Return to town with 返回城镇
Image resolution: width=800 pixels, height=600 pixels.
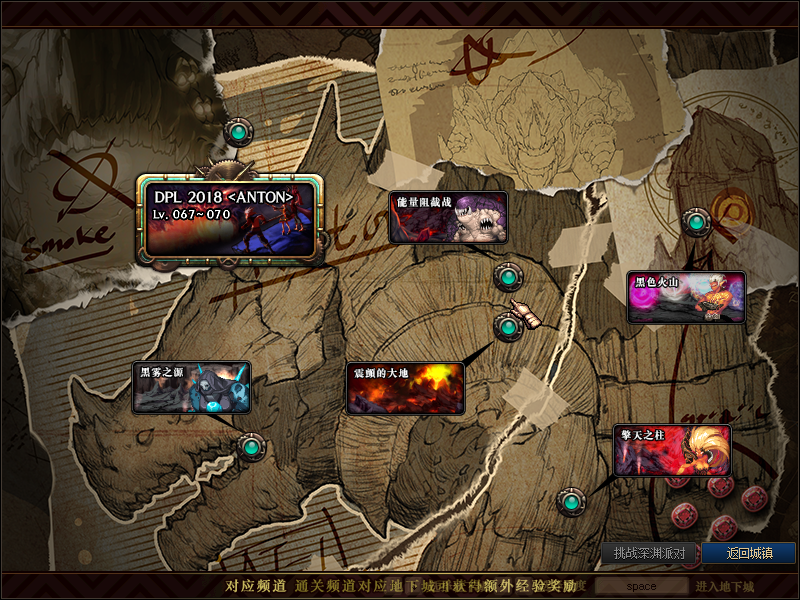pos(748,553)
